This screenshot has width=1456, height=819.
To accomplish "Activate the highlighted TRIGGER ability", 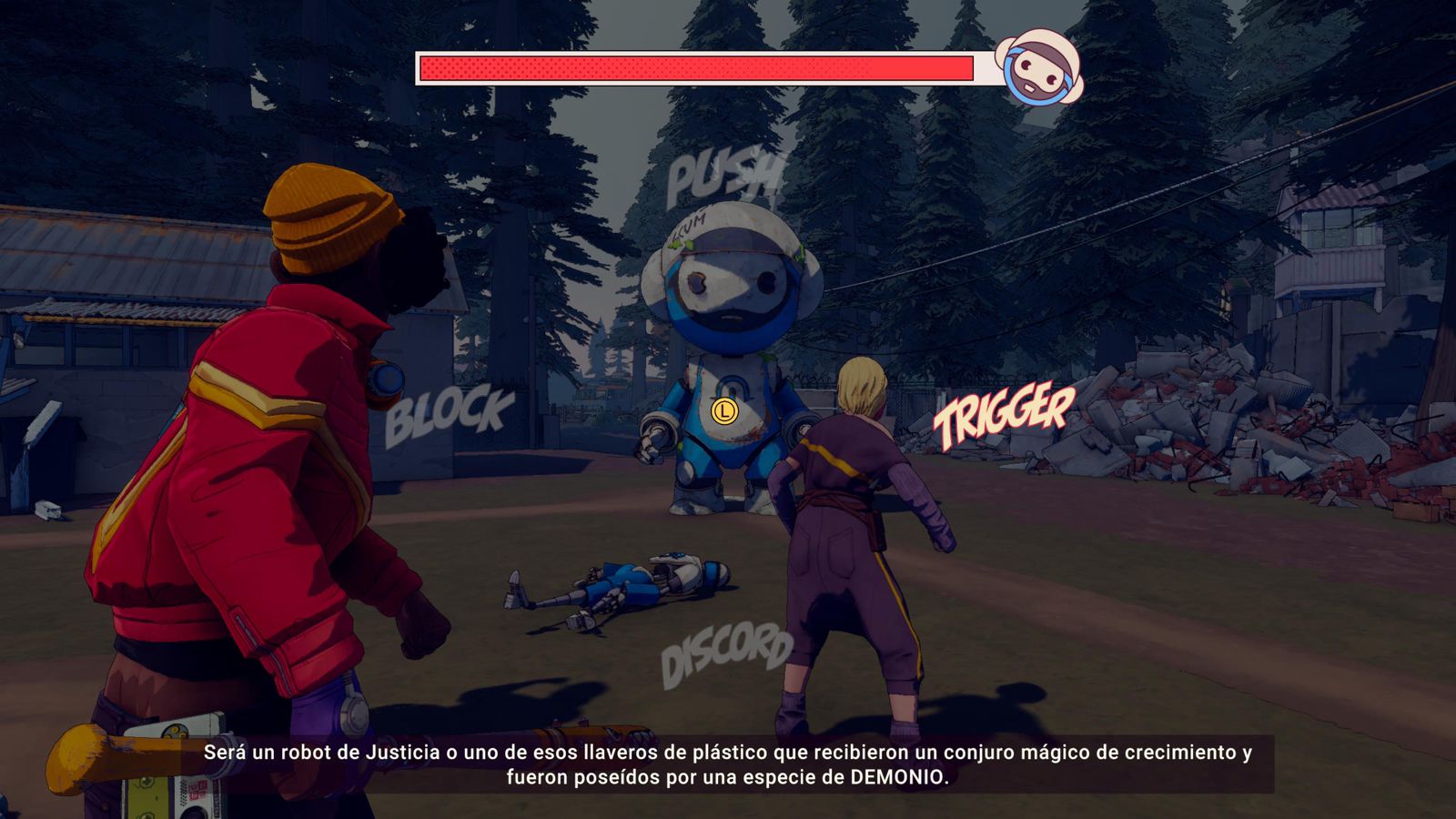I will [1004, 415].
